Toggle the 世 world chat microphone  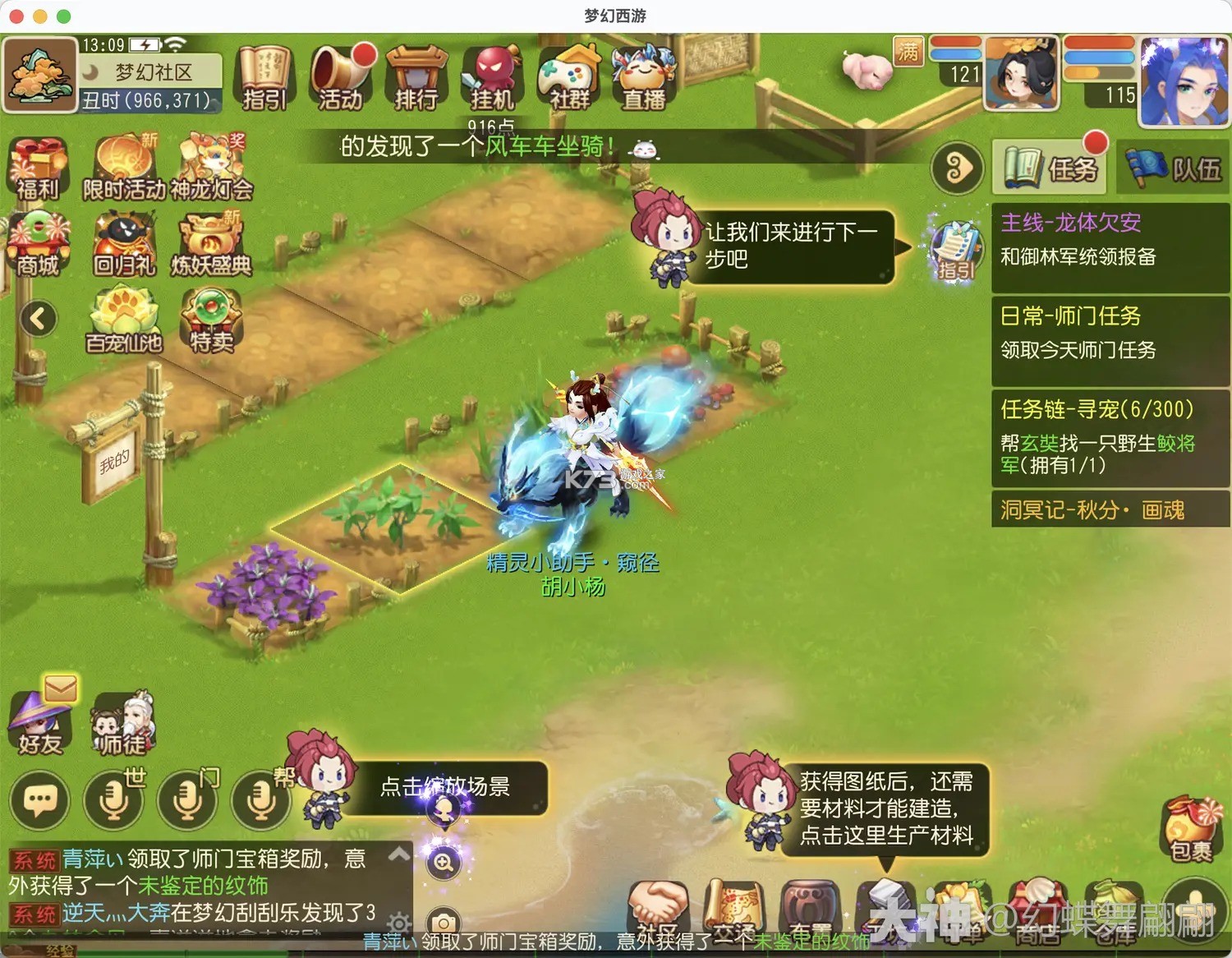[x=113, y=801]
